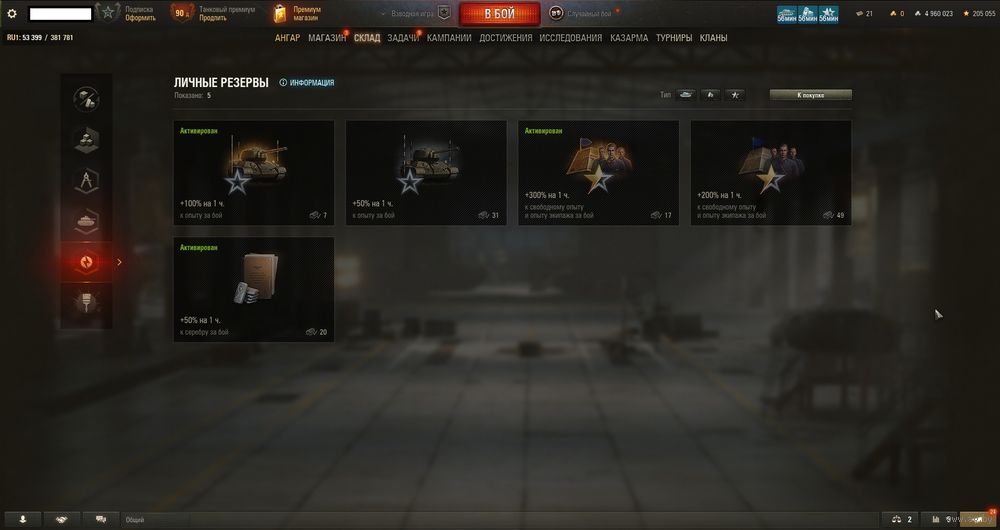
Task: Open the МАГАЗИН tab
Action: coord(327,38)
